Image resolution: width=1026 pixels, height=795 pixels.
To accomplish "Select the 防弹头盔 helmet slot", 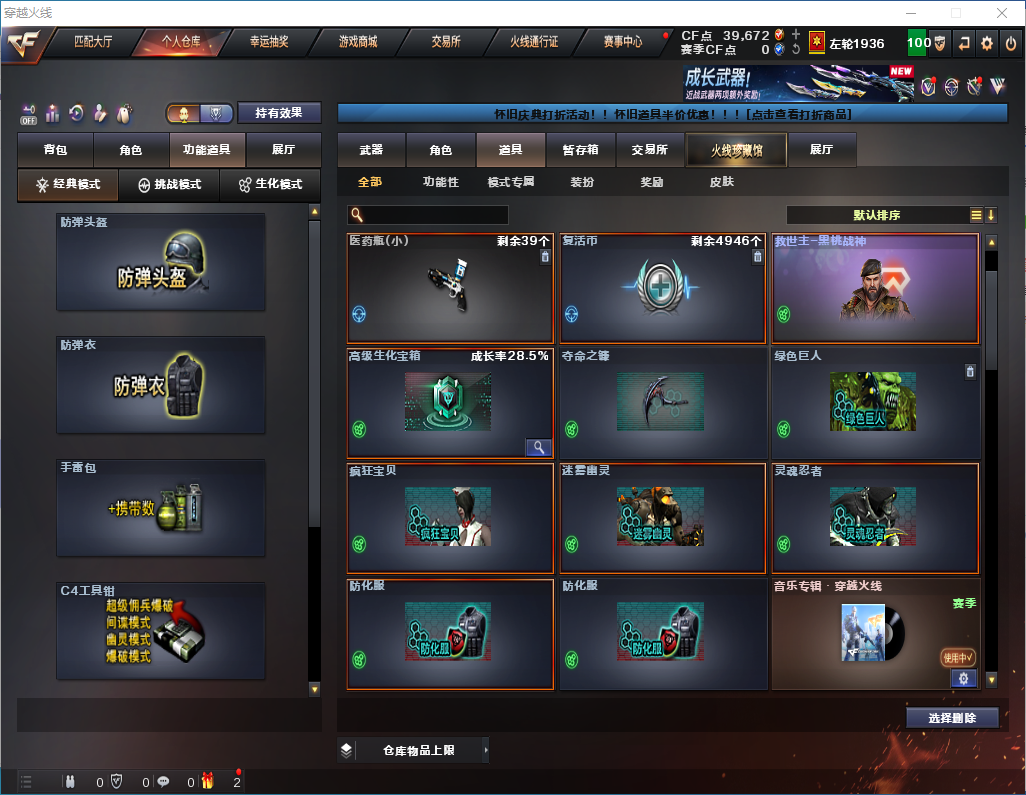I will [x=161, y=262].
